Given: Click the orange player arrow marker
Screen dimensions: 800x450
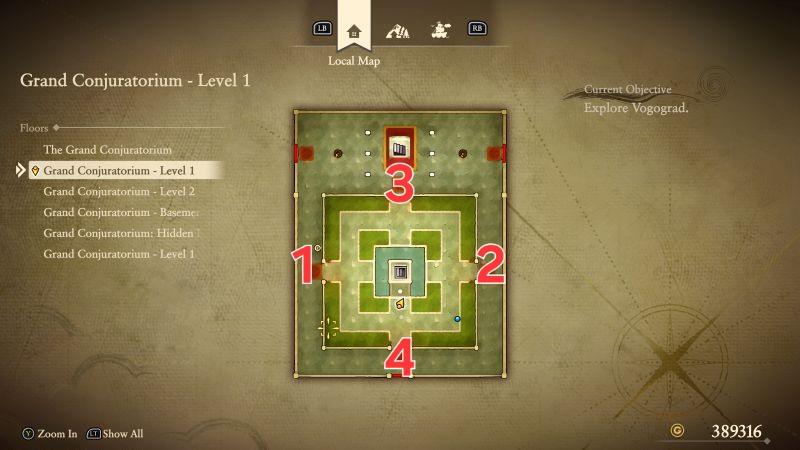Looking at the screenshot, I should (x=400, y=303).
